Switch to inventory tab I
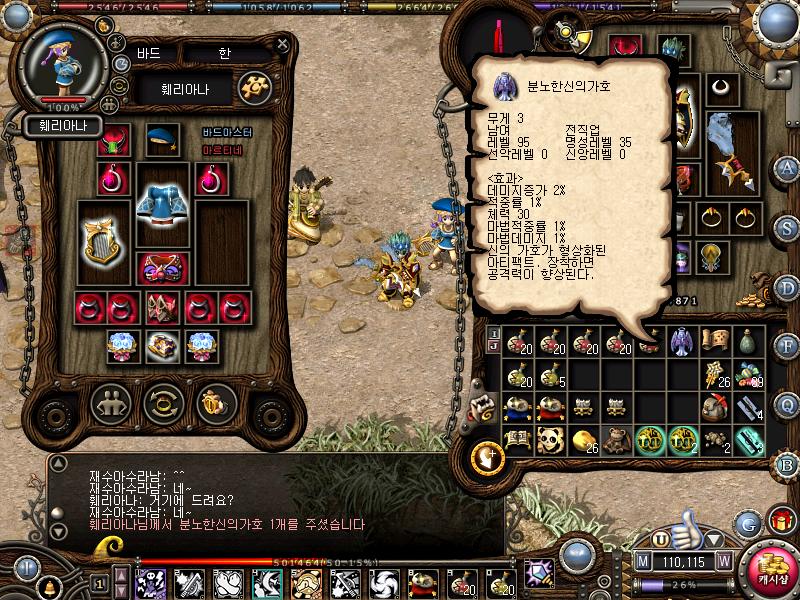This screenshot has width=800, height=600. point(494,331)
